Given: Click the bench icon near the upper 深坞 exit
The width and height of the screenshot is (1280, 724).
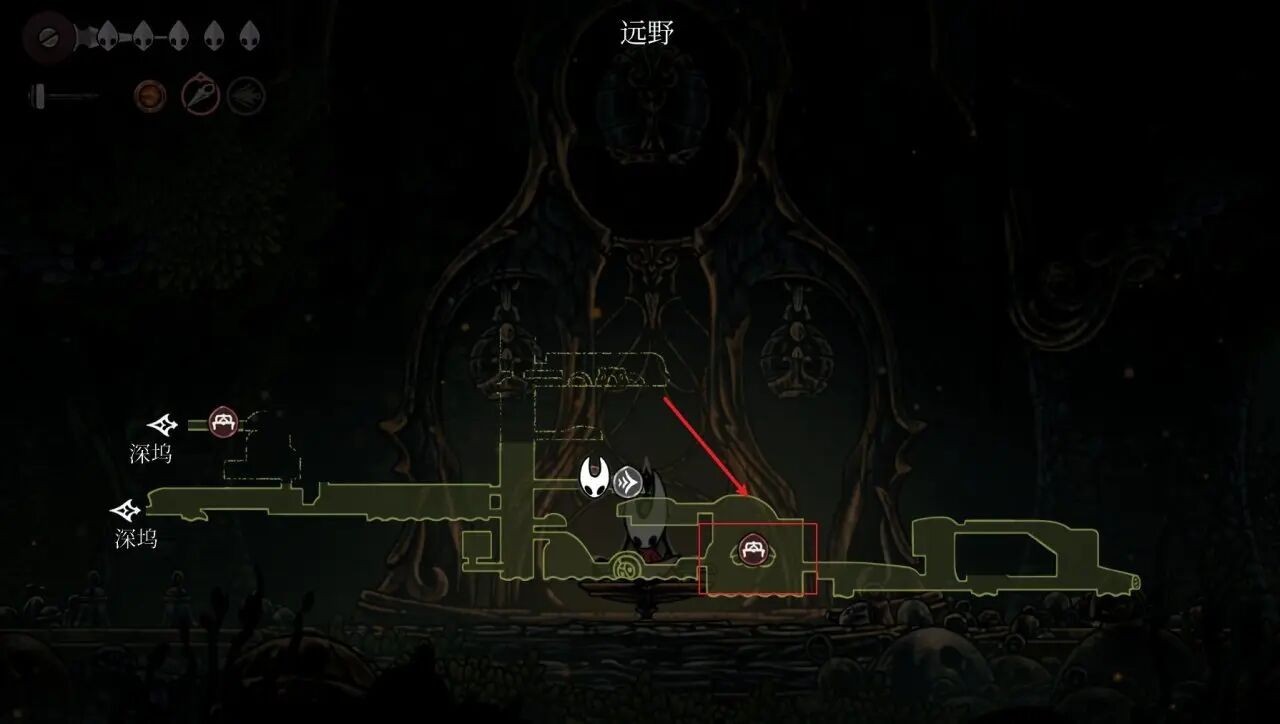Looking at the screenshot, I should [222, 422].
